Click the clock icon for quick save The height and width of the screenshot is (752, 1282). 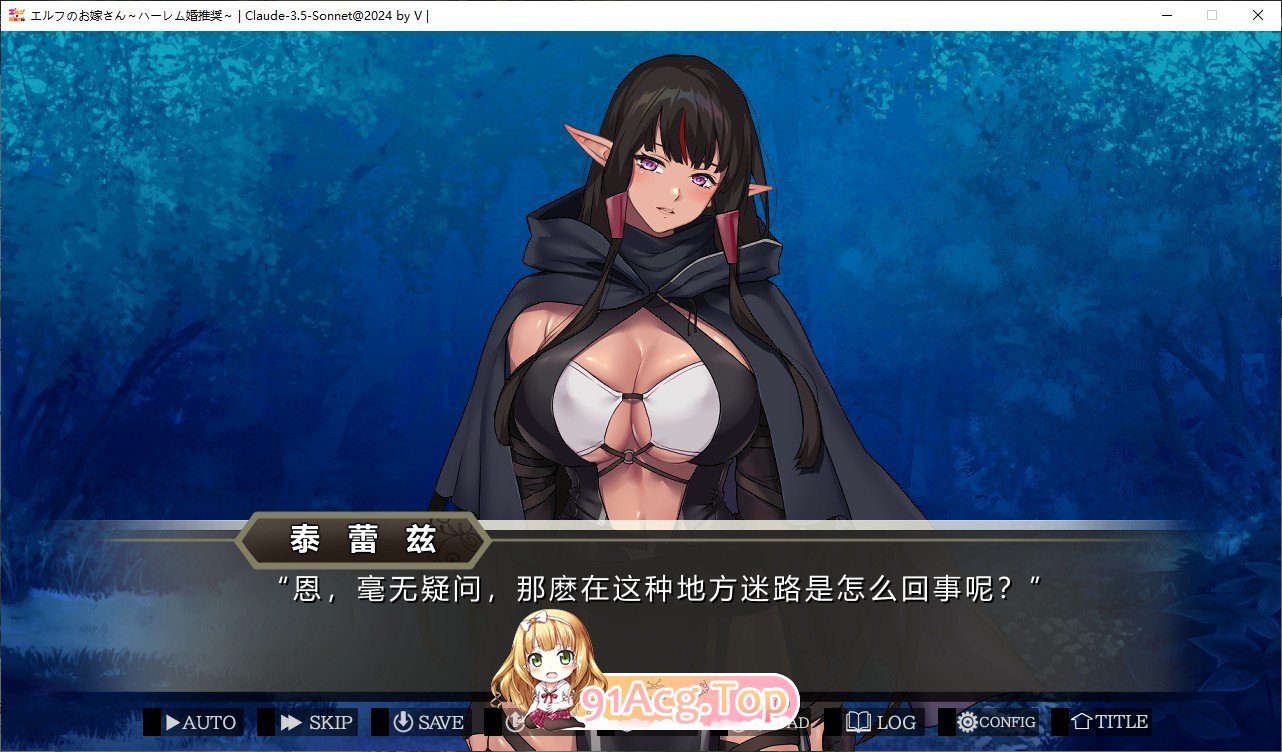click(513, 721)
